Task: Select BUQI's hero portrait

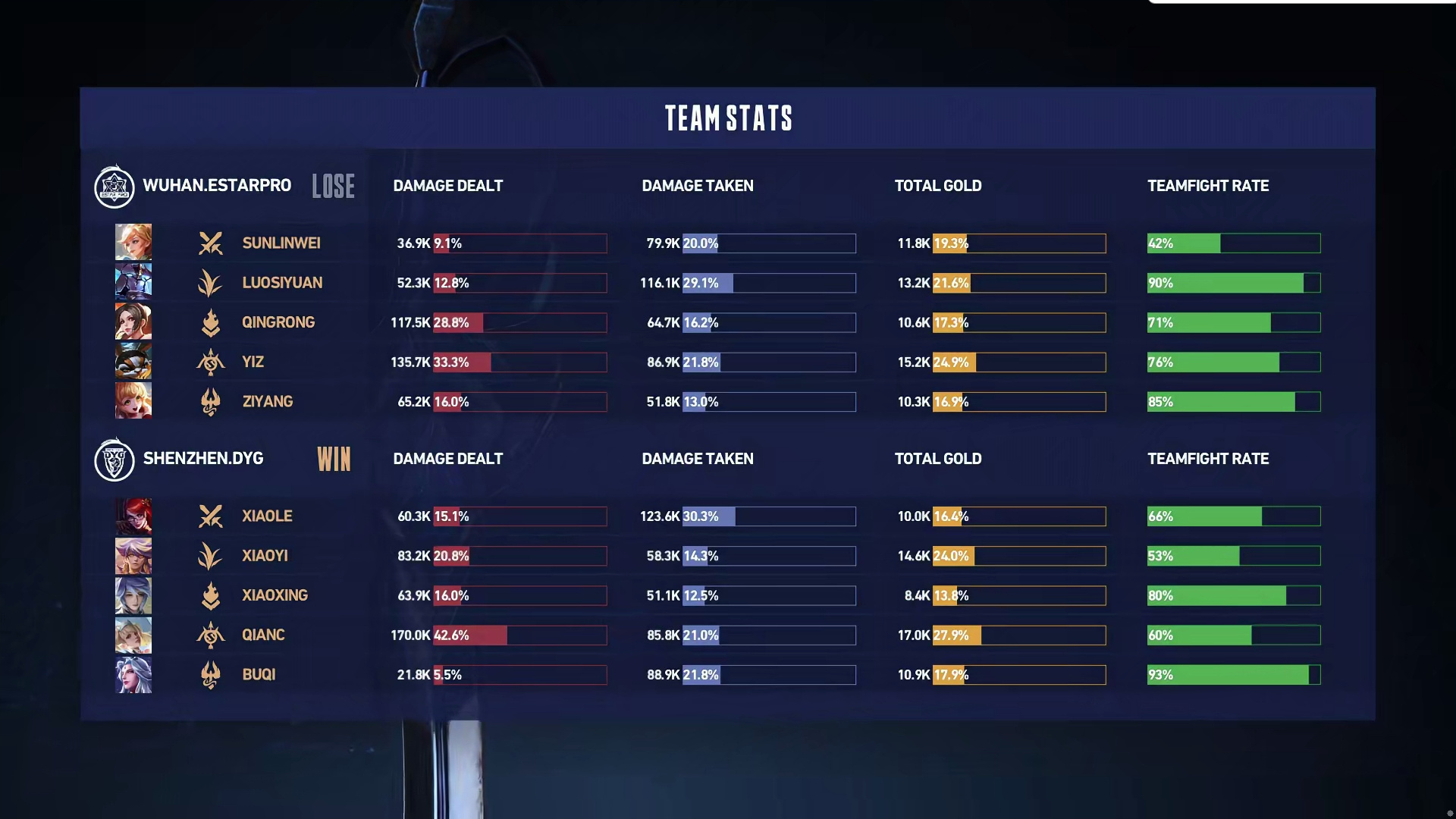Action: pyautogui.click(x=133, y=675)
